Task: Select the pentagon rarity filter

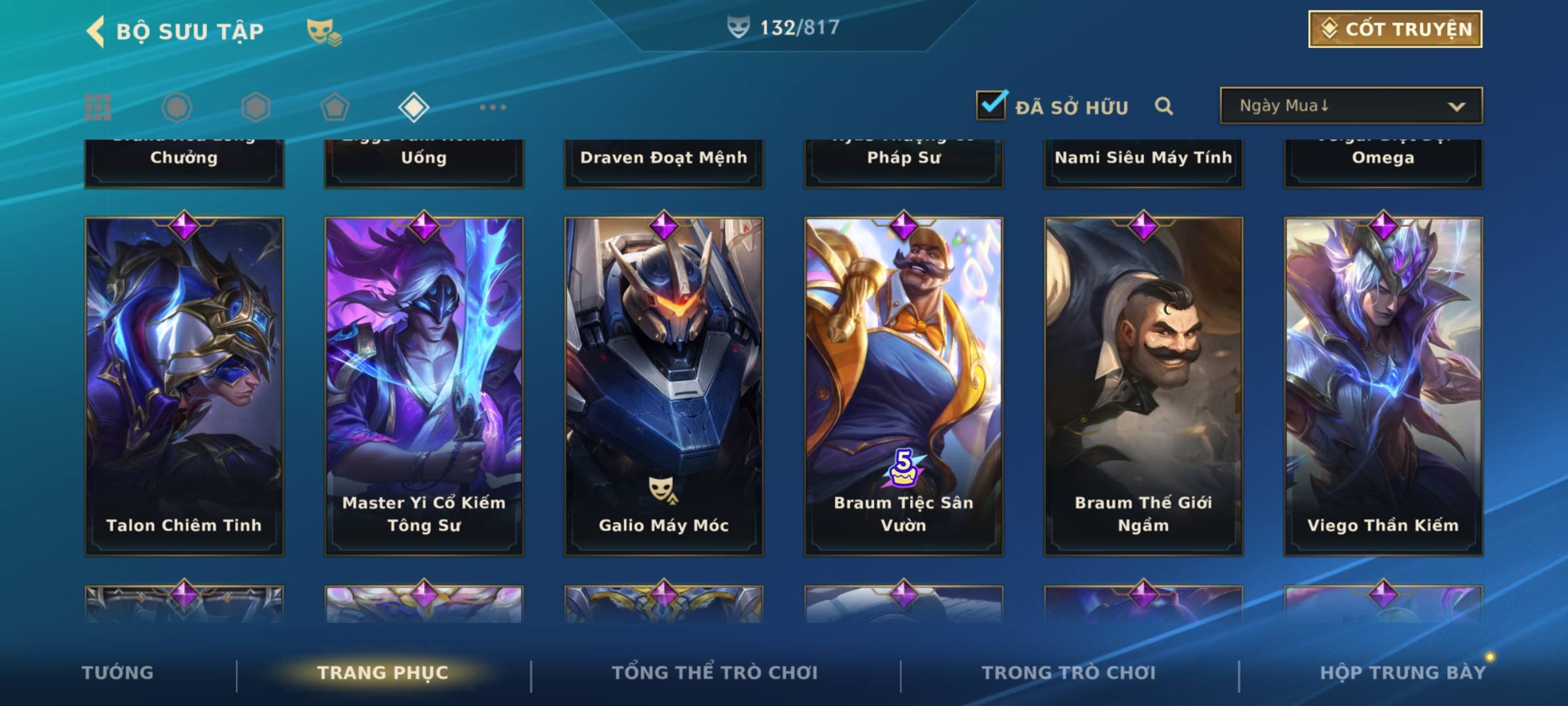Action: click(335, 107)
